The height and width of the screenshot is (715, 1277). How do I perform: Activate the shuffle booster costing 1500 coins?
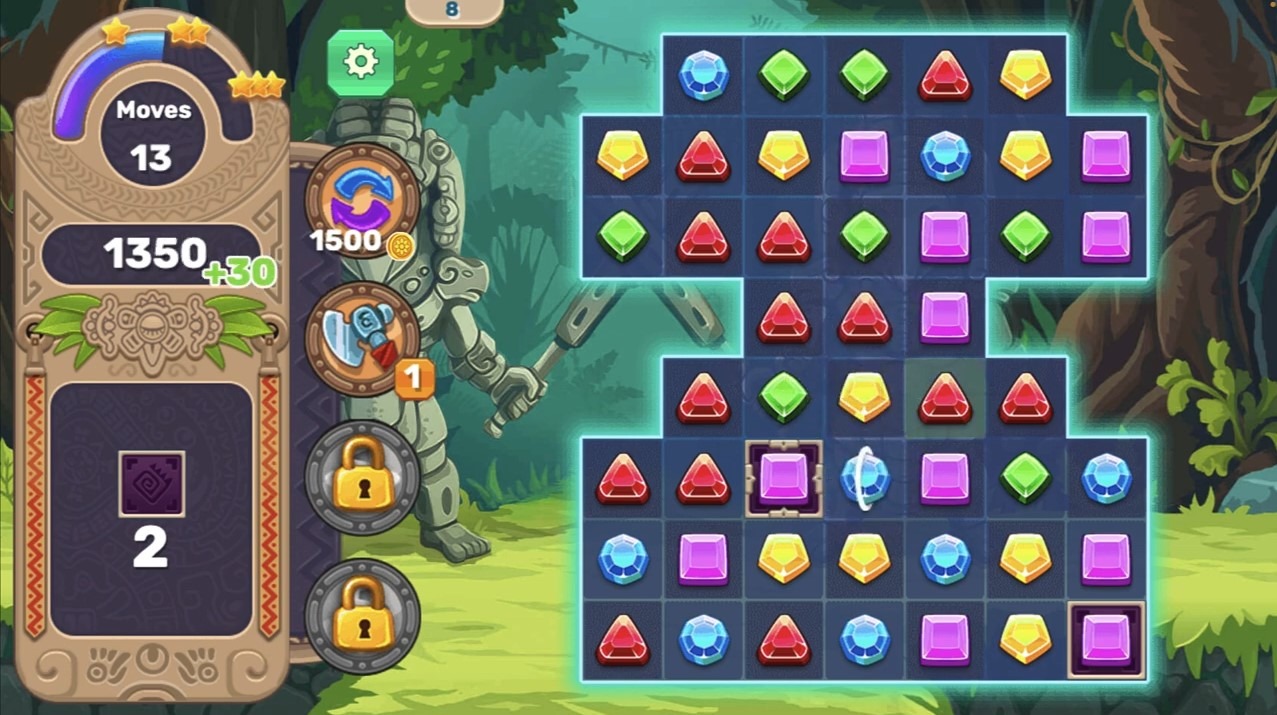361,197
